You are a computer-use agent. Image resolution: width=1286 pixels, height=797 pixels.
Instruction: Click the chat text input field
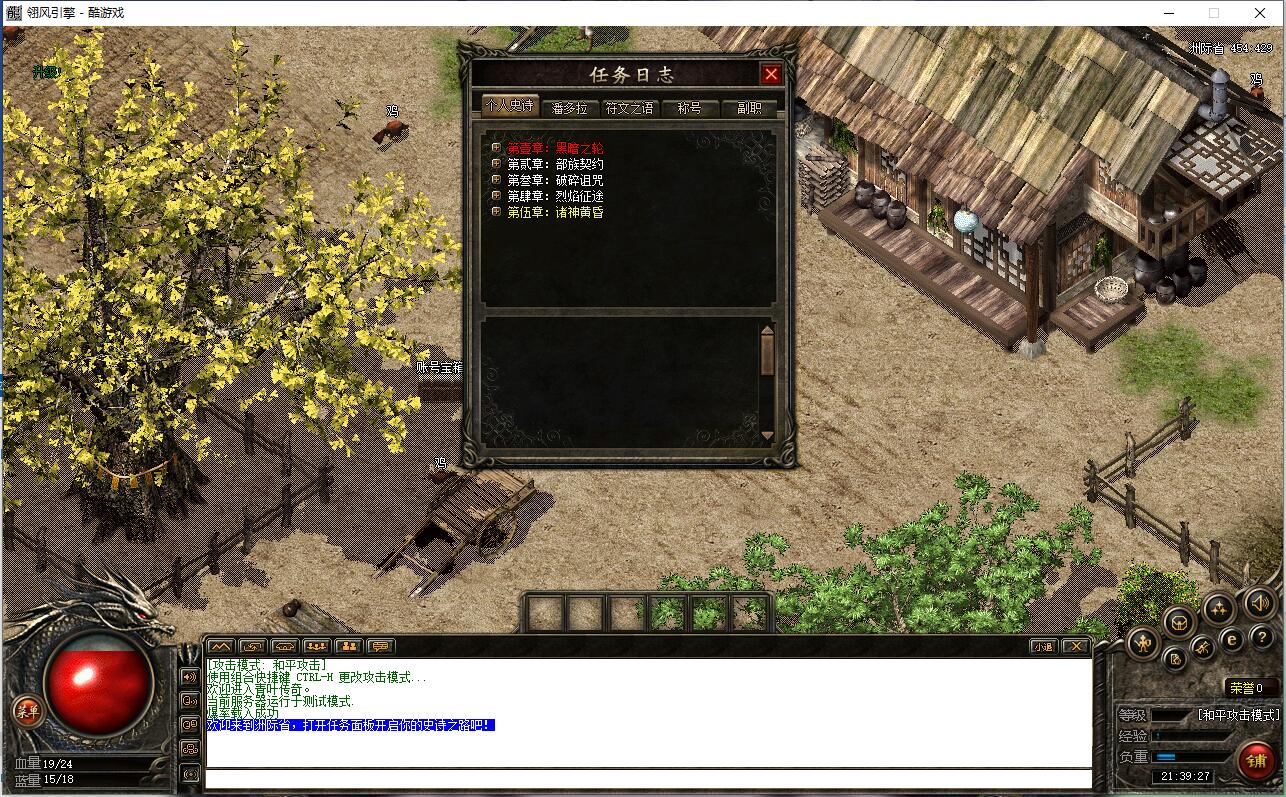647,778
